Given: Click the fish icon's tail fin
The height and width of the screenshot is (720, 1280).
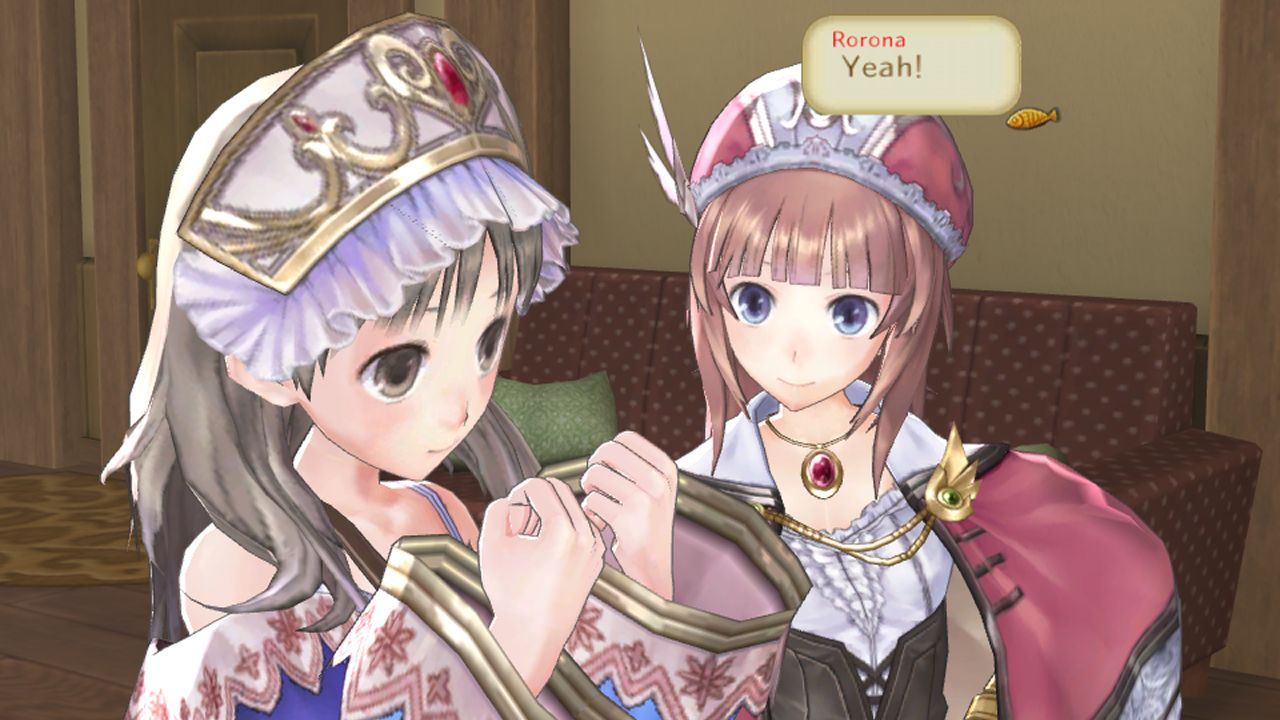Looking at the screenshot, I should tap(1053, 115).
